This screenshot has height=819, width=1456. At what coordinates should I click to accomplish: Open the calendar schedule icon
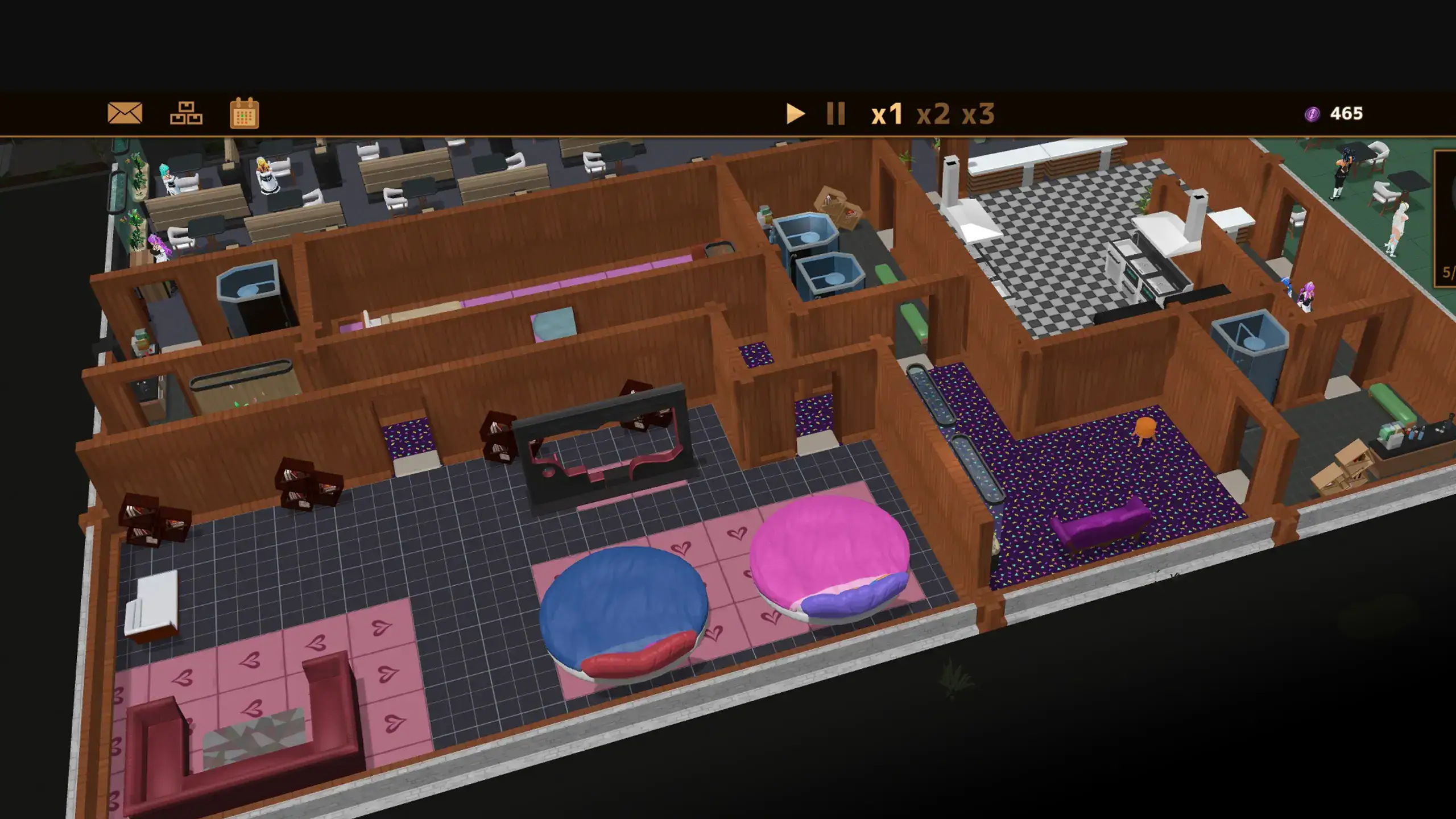tap(245, 113)
